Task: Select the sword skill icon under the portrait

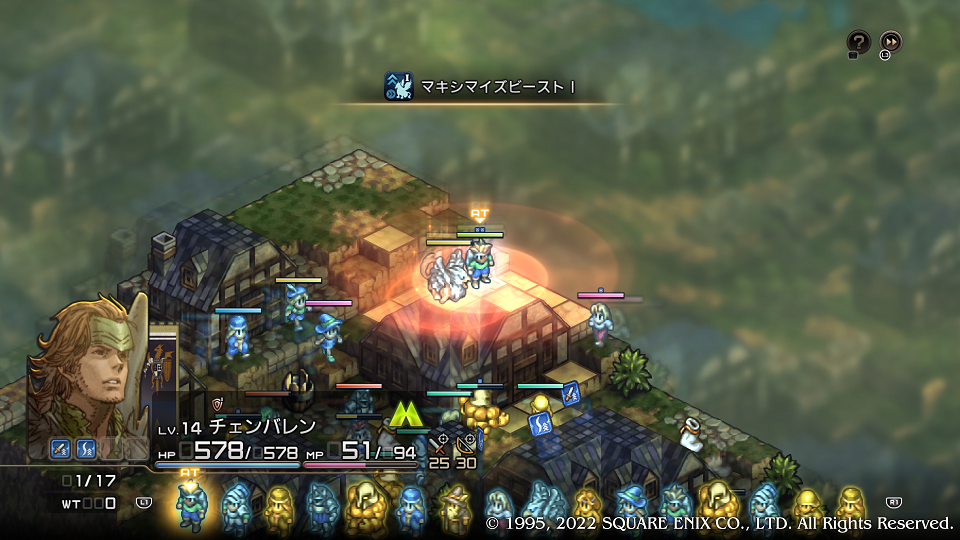Action: click(x=61, y=449)
